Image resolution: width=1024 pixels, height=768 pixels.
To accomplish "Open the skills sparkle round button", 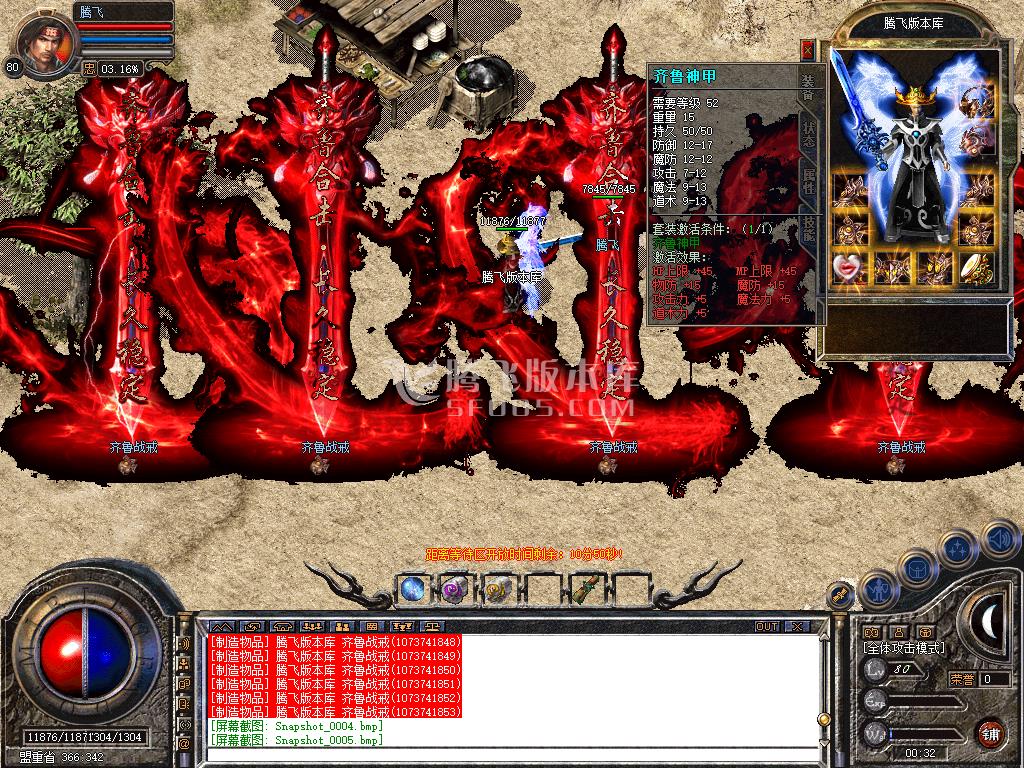I will [x=958, y=548].
